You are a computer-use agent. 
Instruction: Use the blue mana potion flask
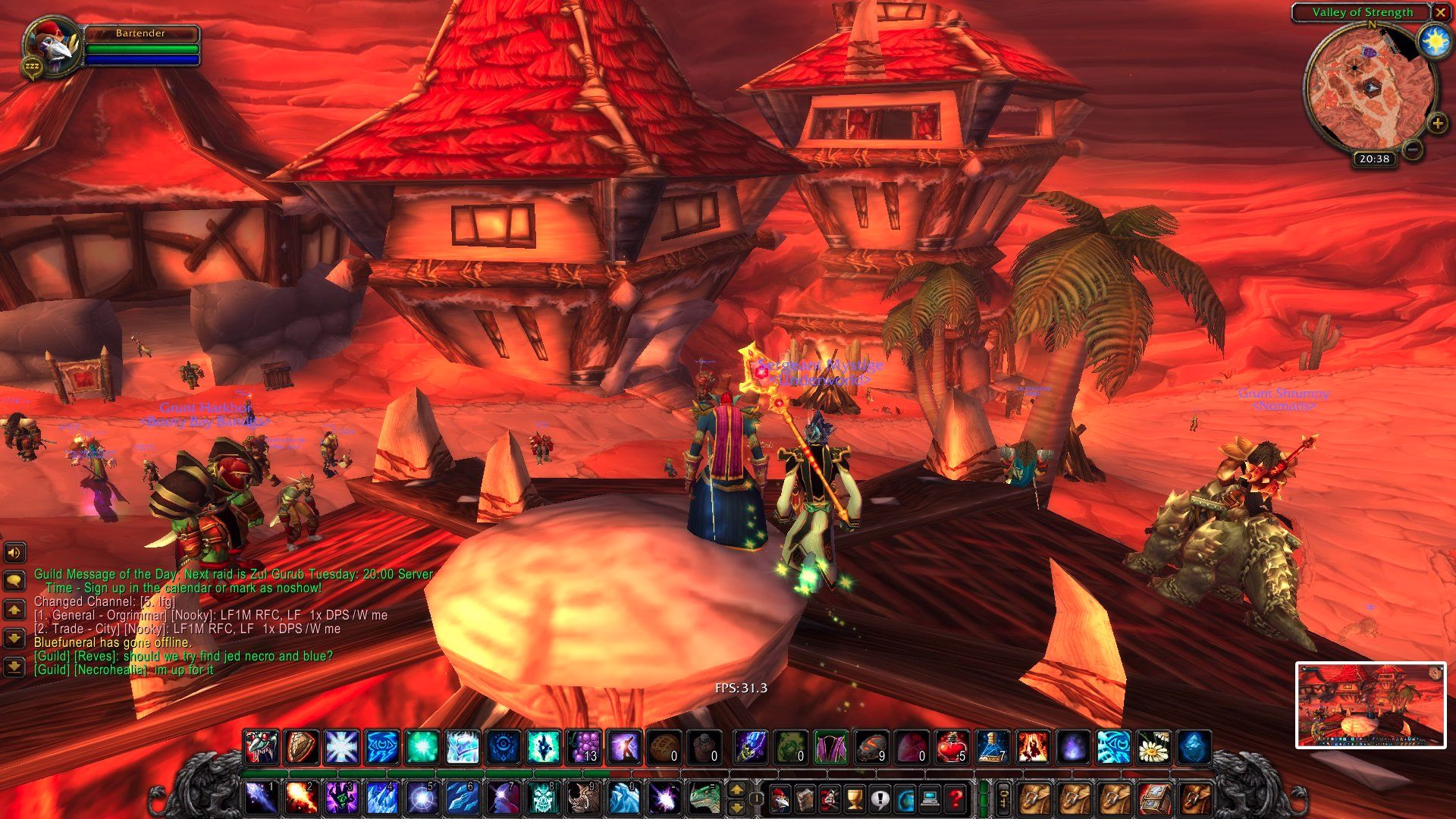tap(992, 747)
